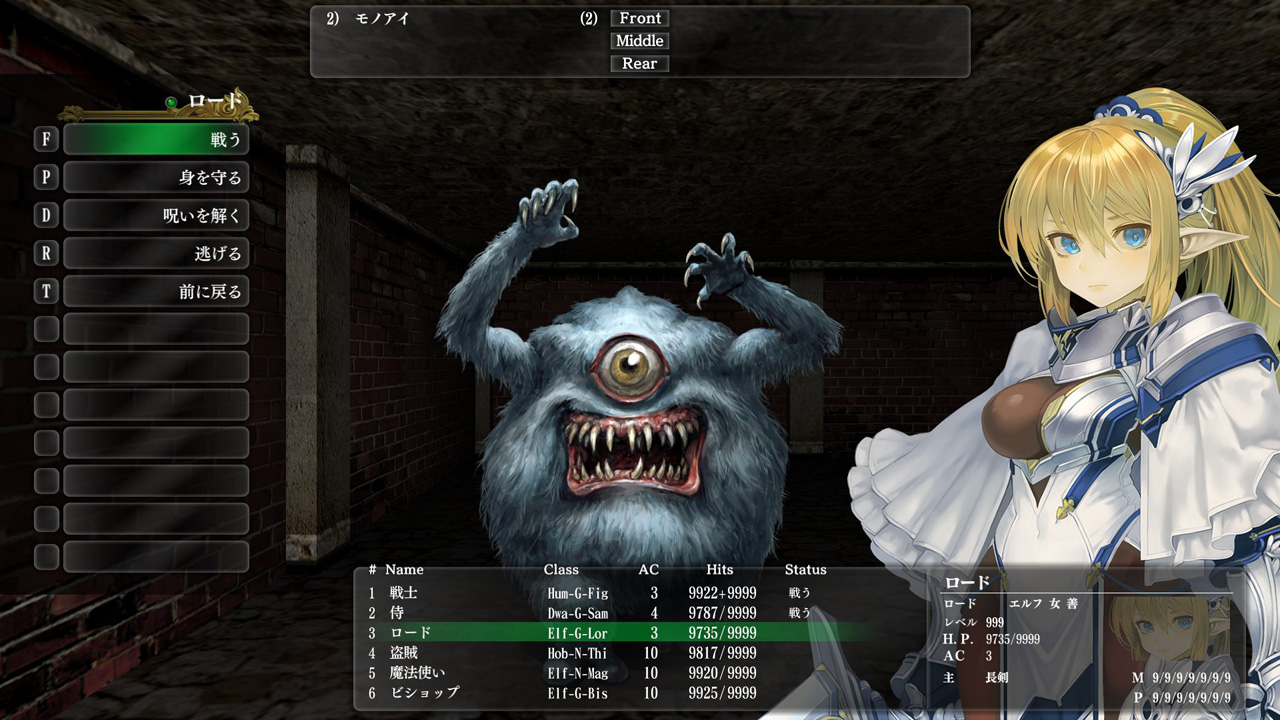Click the R shortcut key icon
Image resolution: width=1280 pixels, height=720 pixels.
46,253
